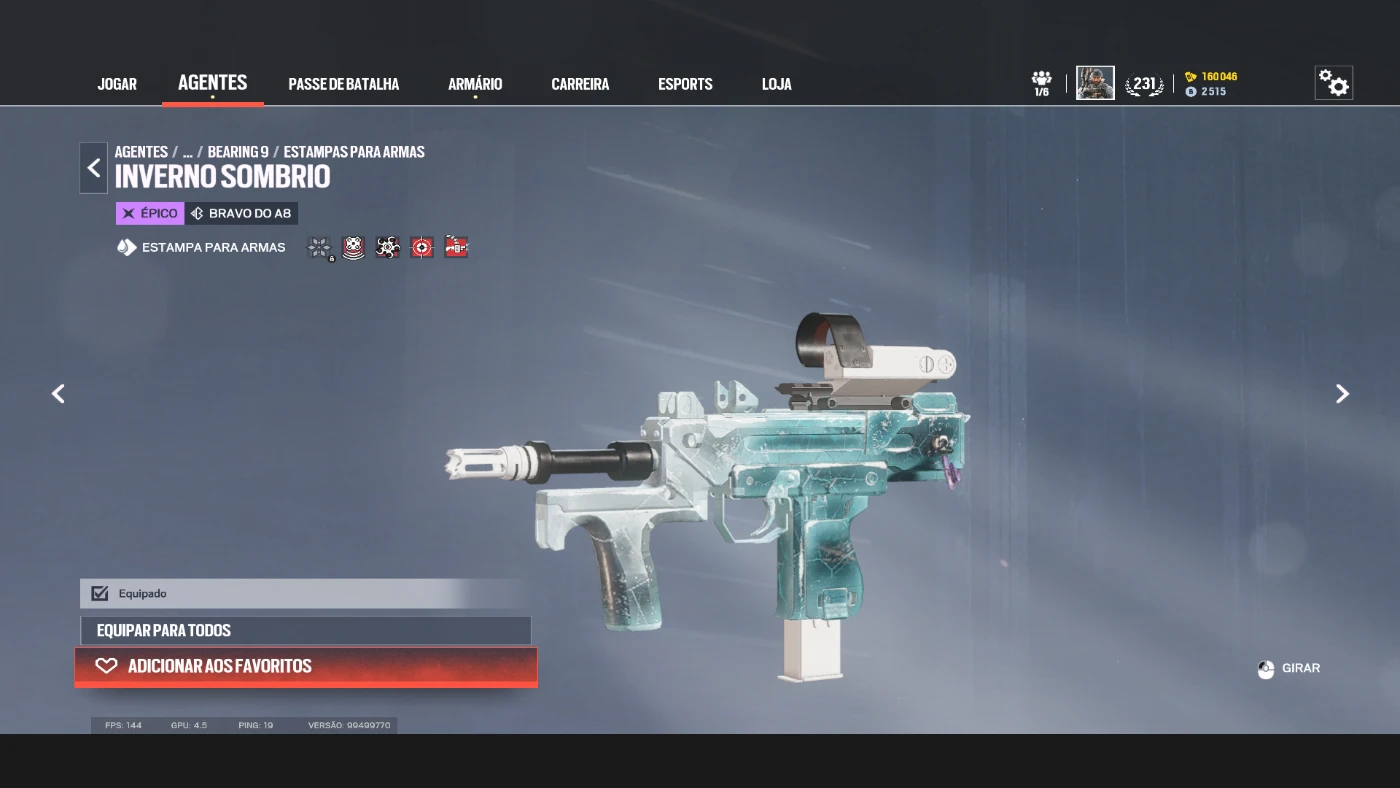This screenshot has width=1400, height=788.
Task: Visit the LOJA store tab
Action: (776, 84)
